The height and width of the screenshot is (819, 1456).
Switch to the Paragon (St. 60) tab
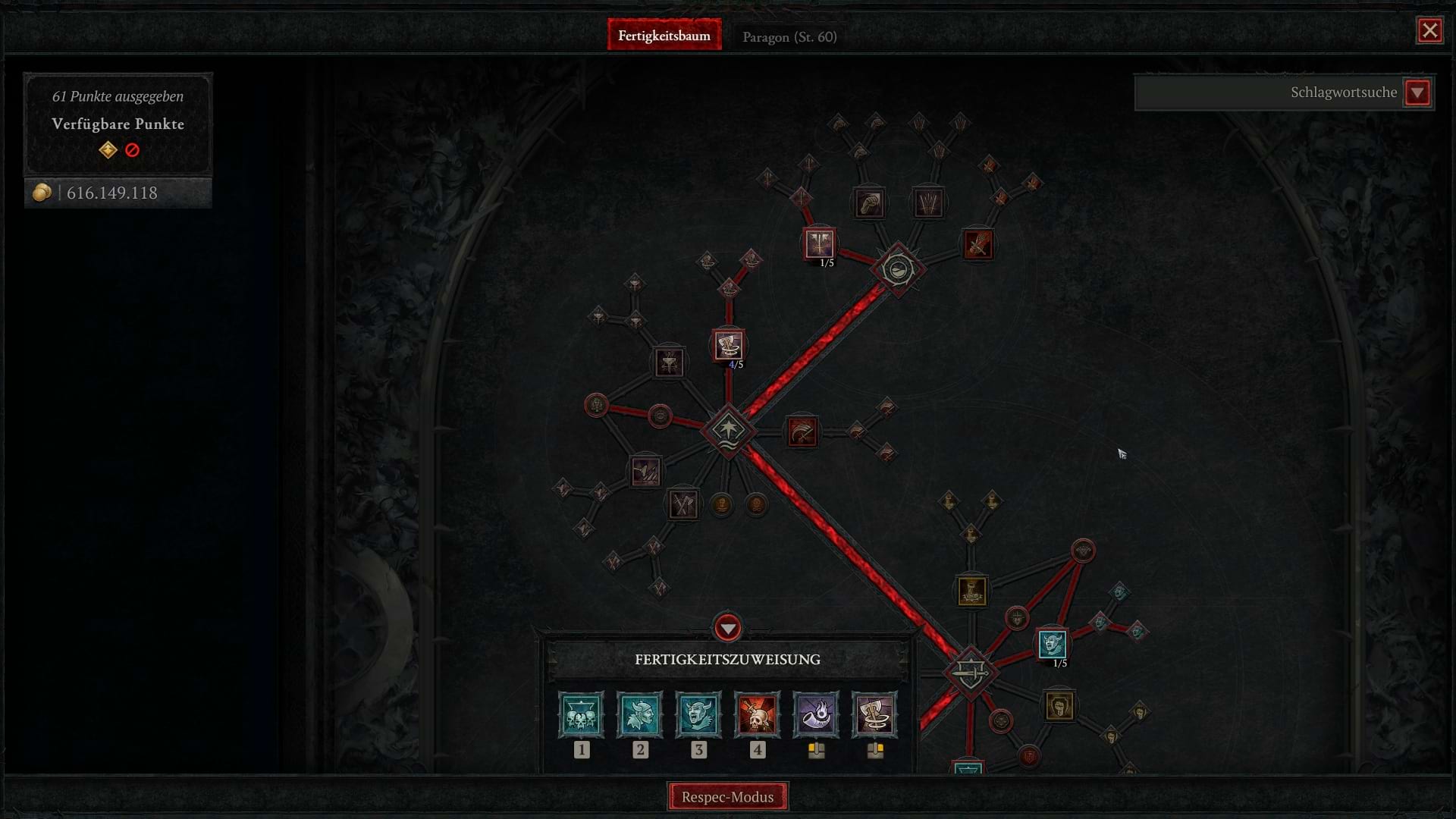(789, 36)
